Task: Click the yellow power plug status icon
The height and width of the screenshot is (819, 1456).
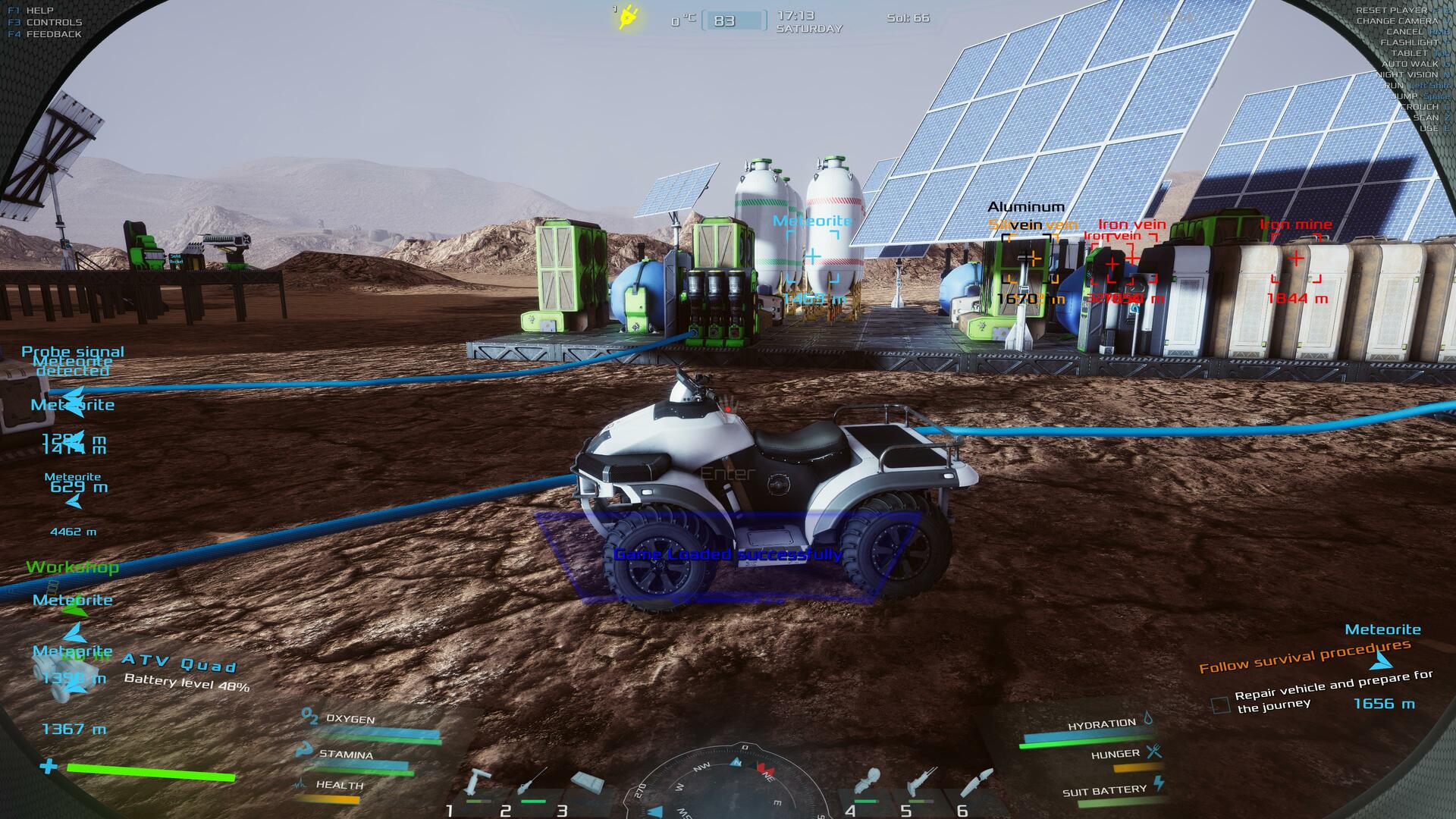Action: coord(627,18)
